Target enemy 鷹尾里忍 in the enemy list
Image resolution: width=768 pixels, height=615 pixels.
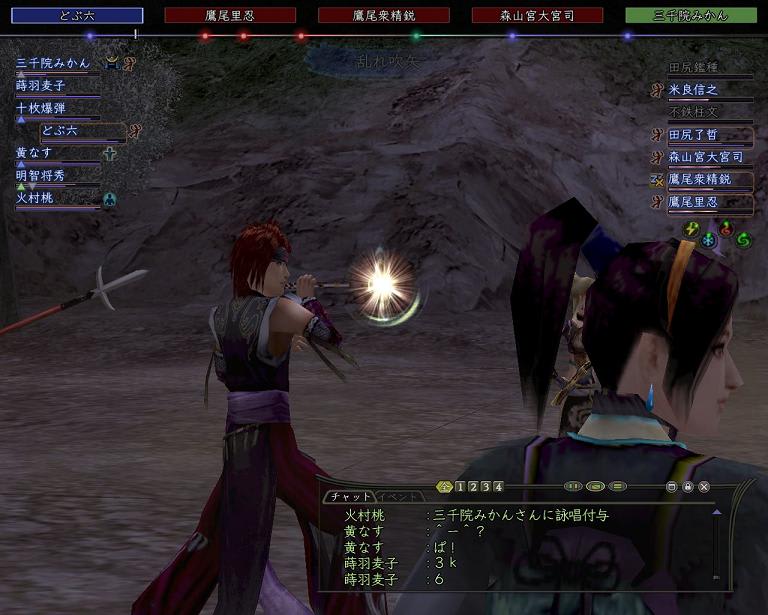708,202
